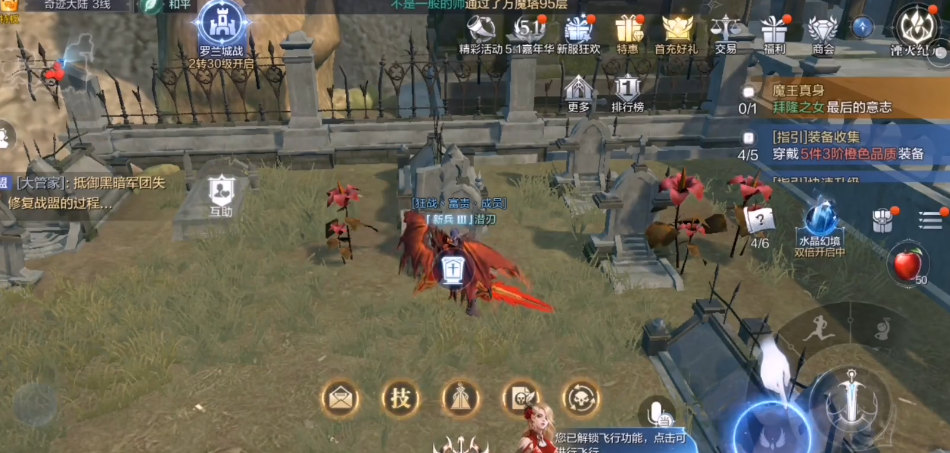Open the 水晶幻境 crystal realm event
Viewport: 950px width, 453px height.
821,225
